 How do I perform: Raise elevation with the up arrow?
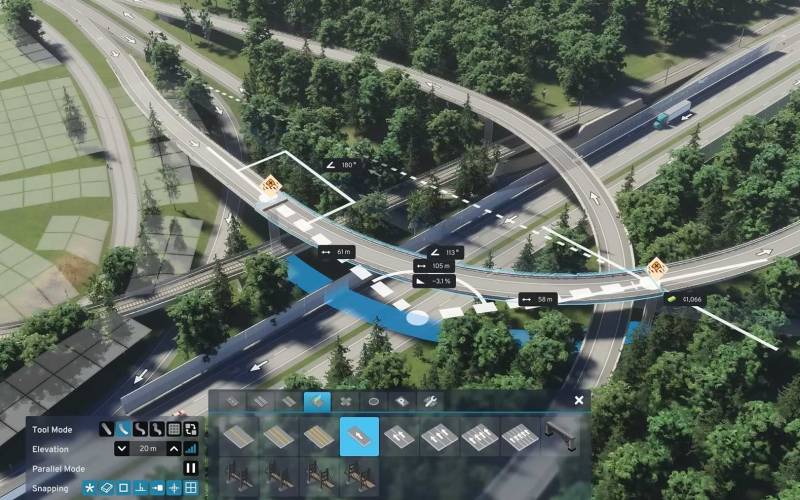[x=174, y=449]
